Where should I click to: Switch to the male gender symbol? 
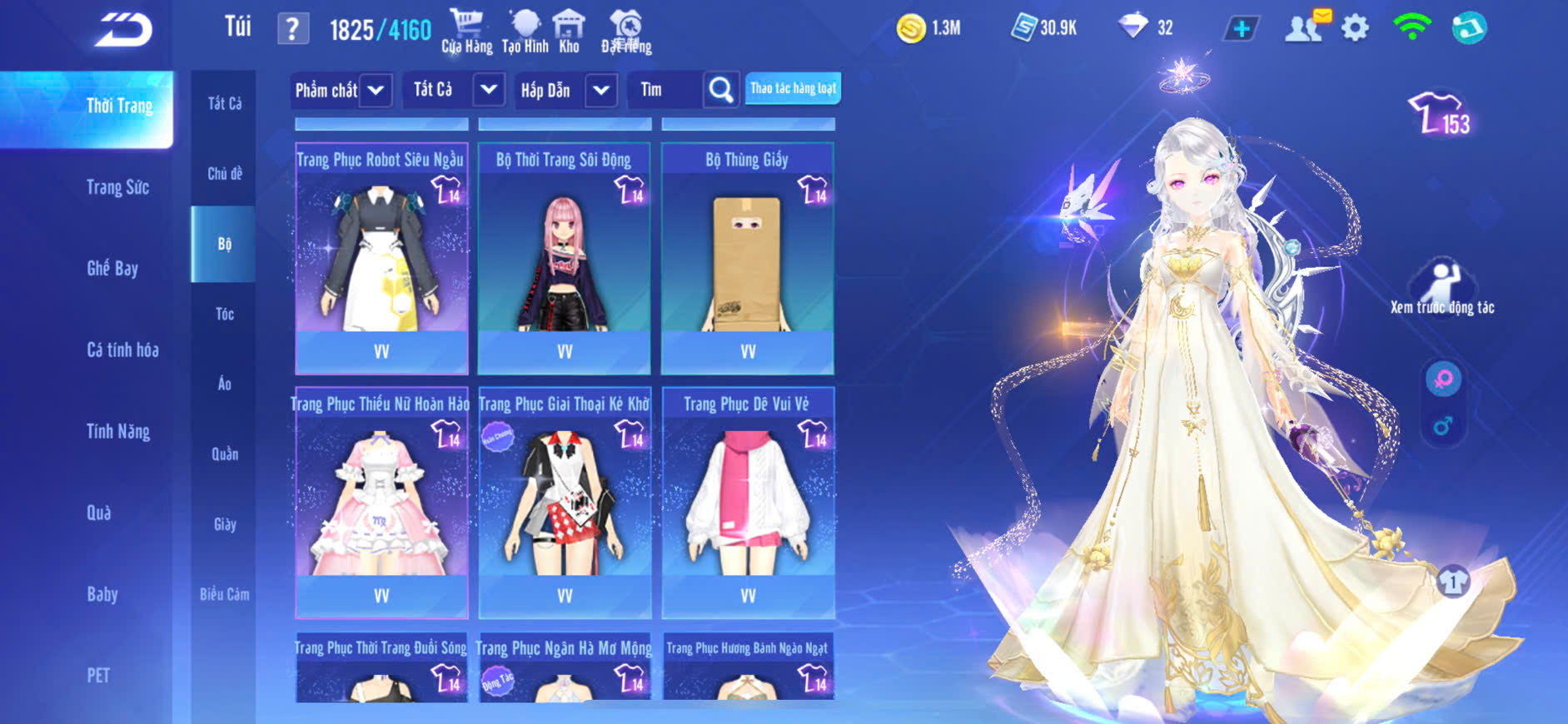click(x=1443, y=427)
